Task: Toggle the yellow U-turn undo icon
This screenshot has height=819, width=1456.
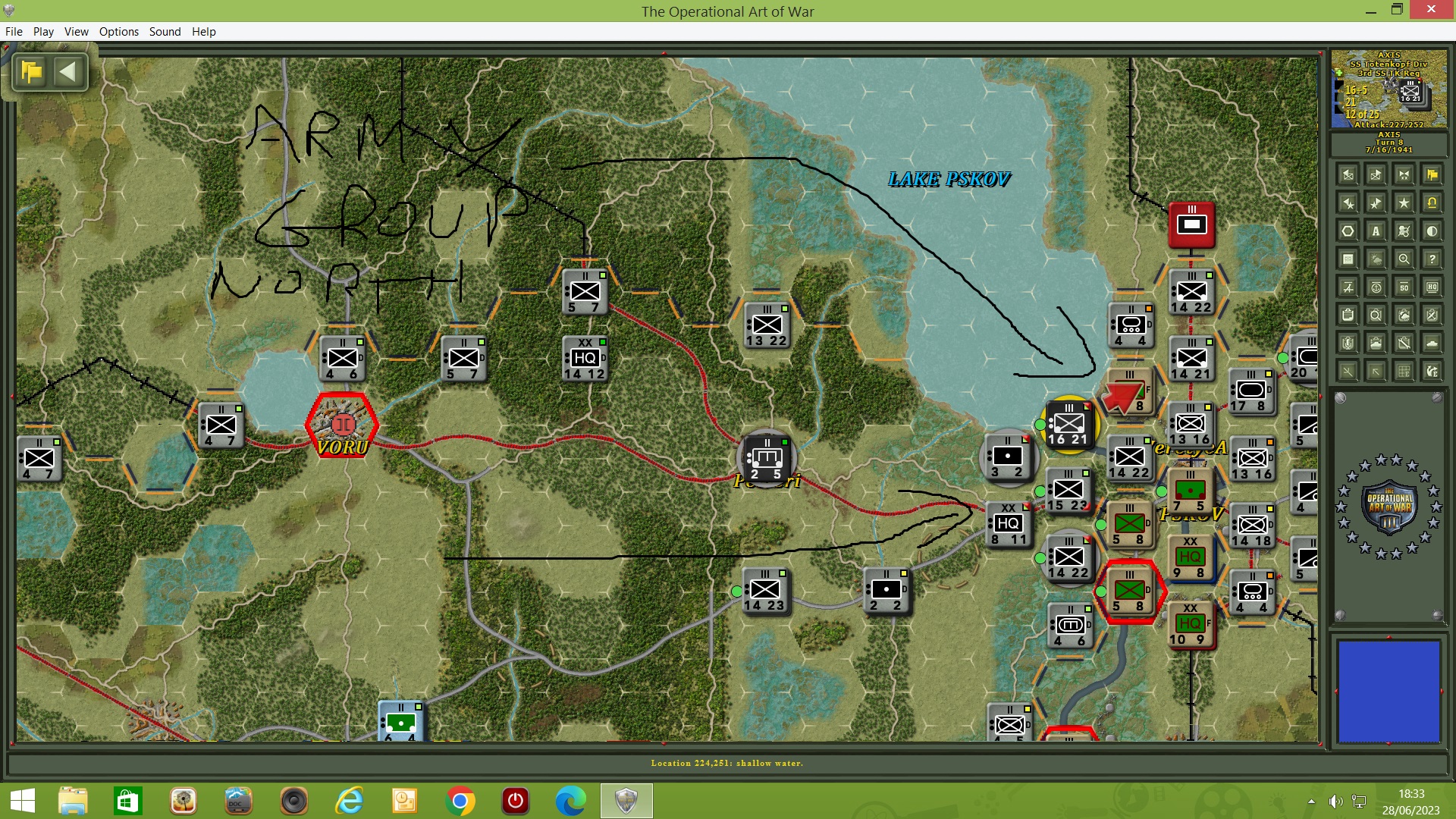Action: point(1432,203)
